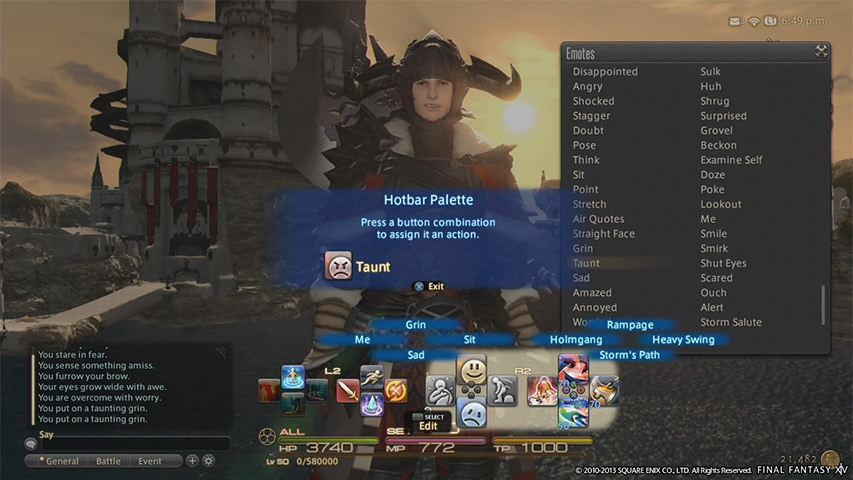The image size is (853, 480).
Task: Open the Event chat tab
Action: point(150,461)
